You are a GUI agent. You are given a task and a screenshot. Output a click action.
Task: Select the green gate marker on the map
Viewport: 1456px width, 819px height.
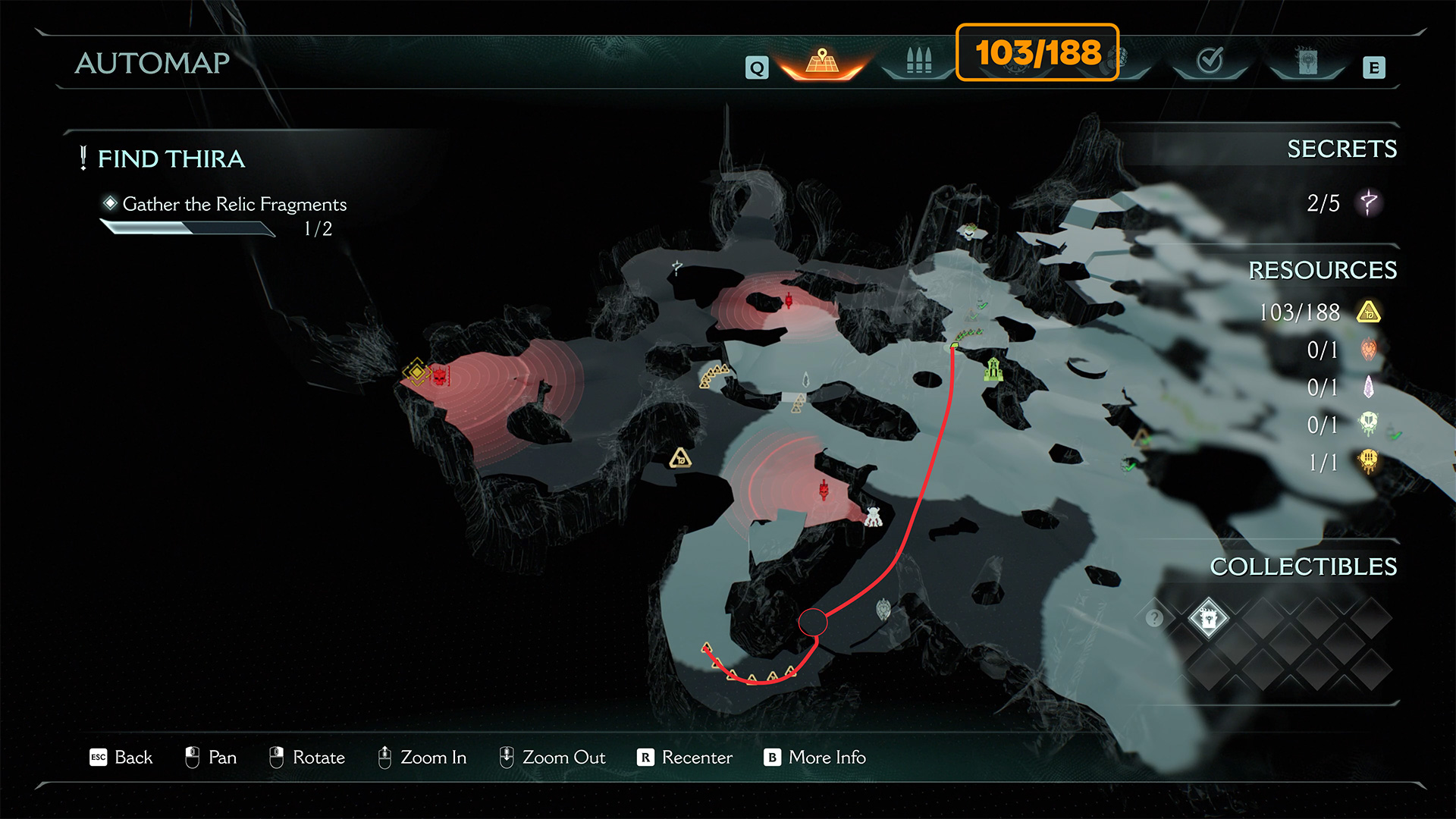pos(993,369)
